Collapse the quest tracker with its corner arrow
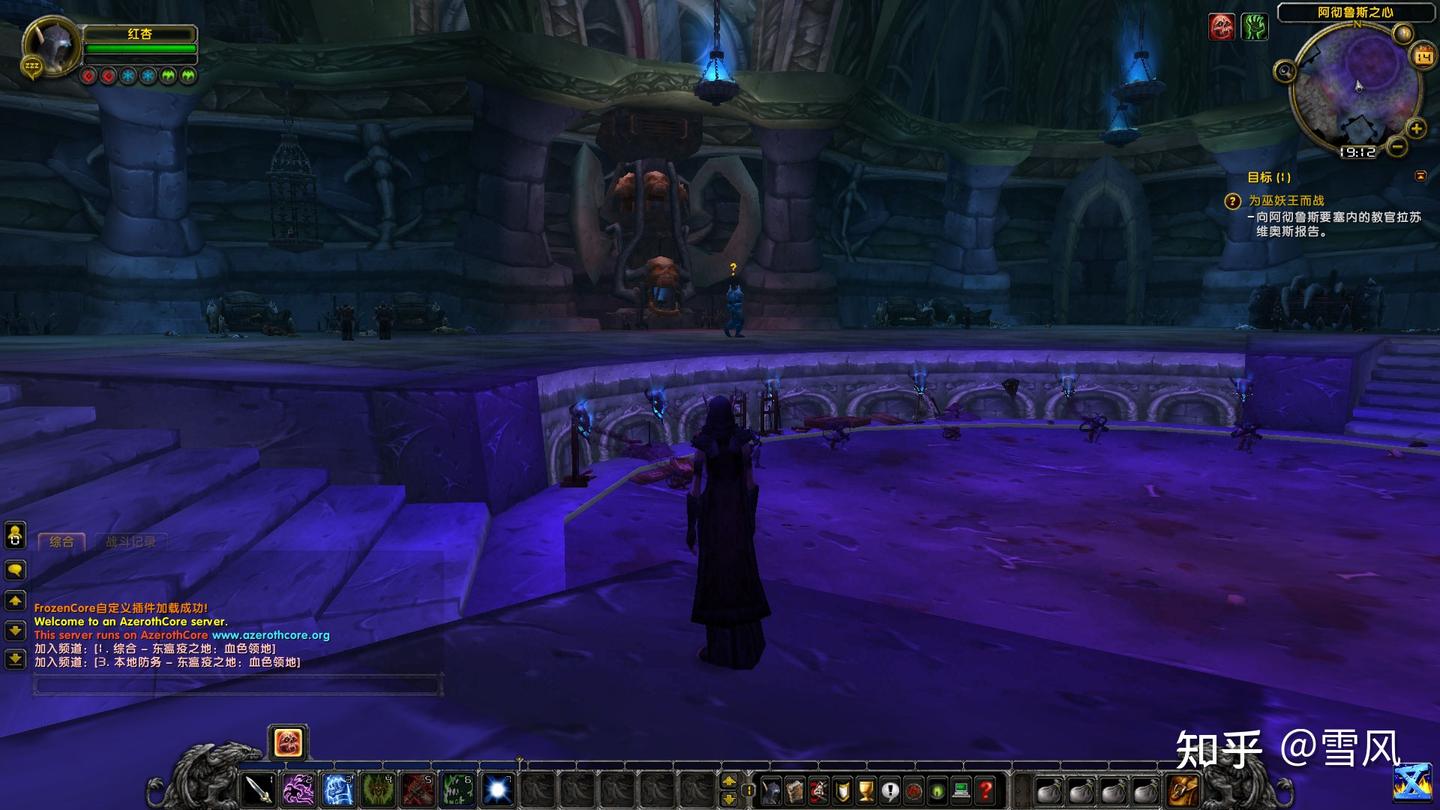Viewport: 1440px width, 810px height. (1422, 175)
